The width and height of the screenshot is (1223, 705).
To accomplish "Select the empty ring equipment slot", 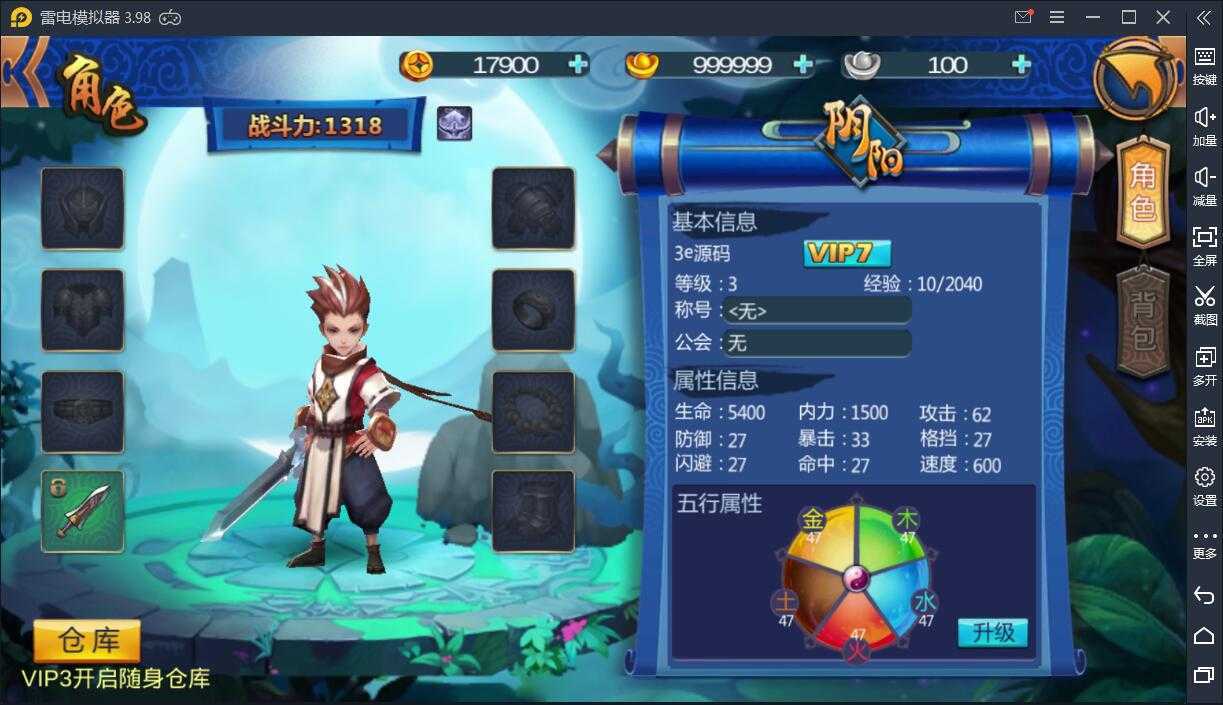I will click(533, 310).
